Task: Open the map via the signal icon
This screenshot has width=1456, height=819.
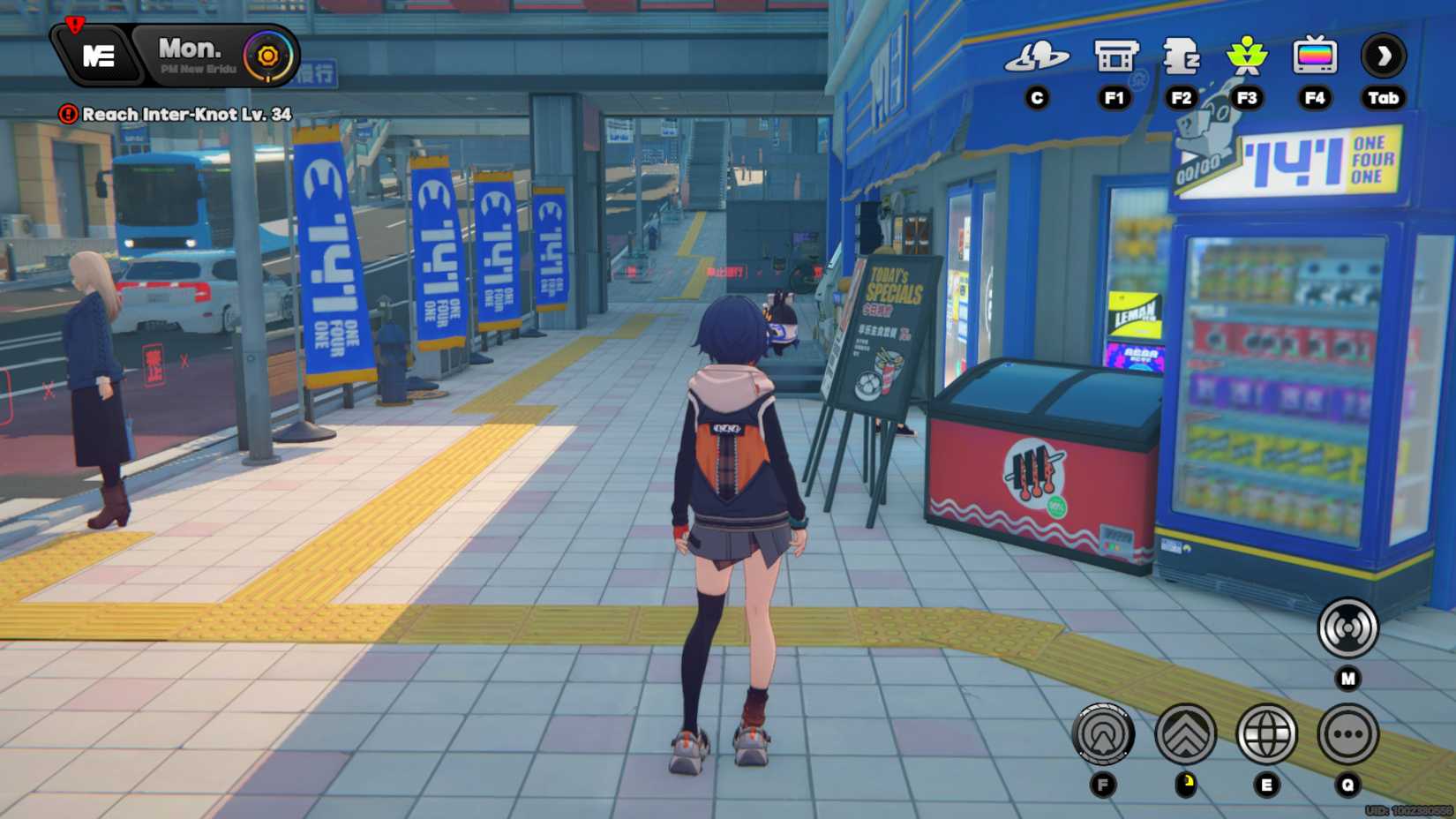Action: 1346,627
